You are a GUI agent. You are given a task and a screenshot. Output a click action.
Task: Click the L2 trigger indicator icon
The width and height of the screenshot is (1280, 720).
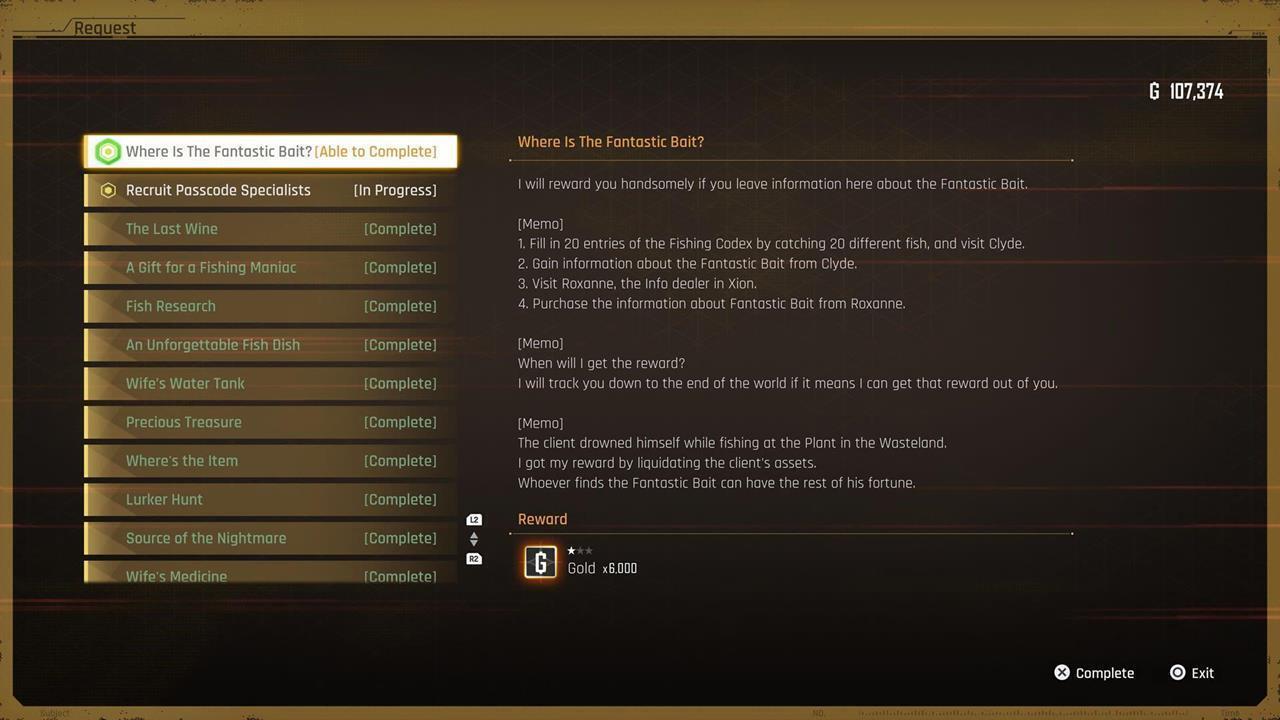click(x=474, y=519)
